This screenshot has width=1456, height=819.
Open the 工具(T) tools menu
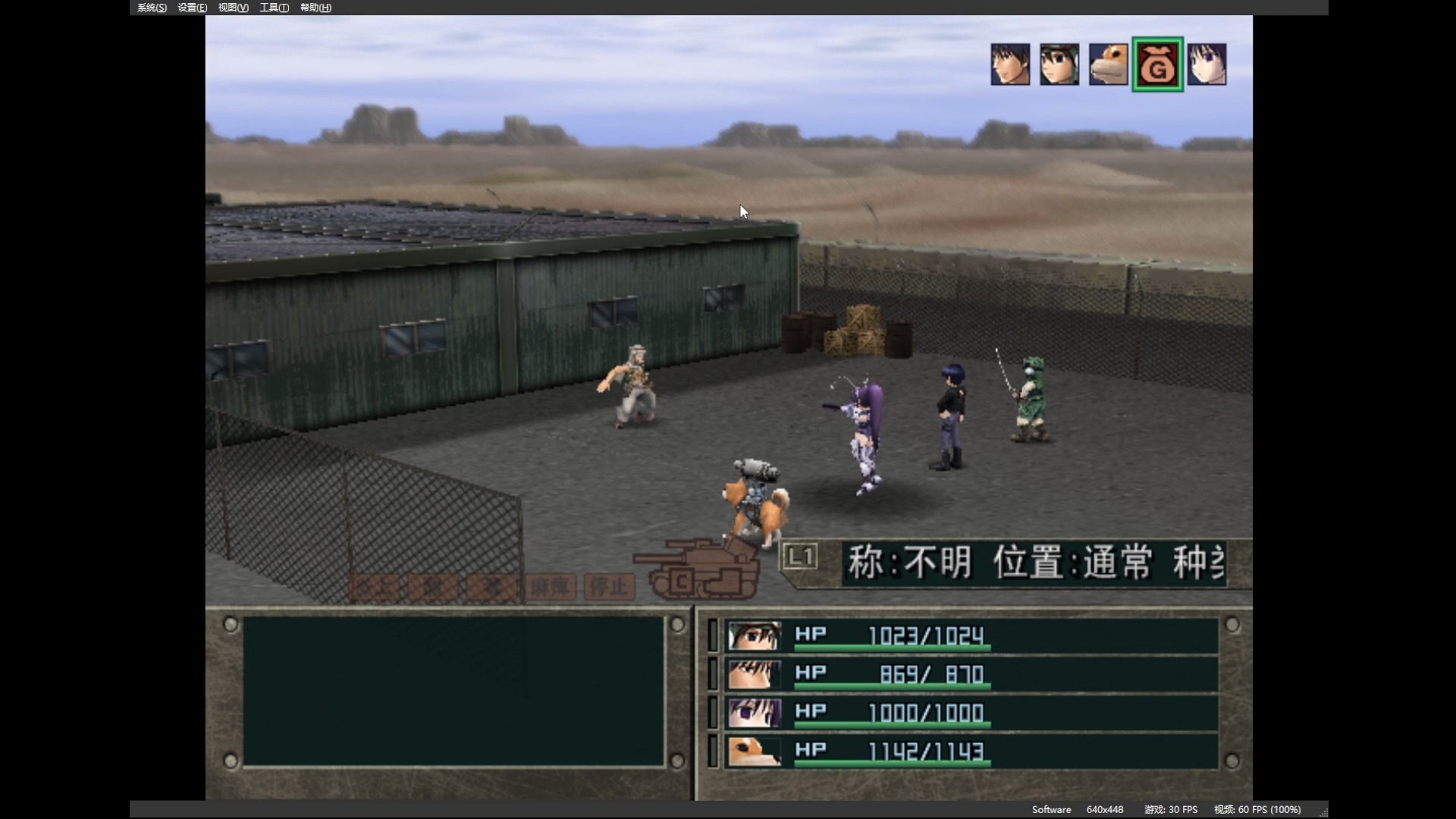pyautogui.click(x=274, y=8)
